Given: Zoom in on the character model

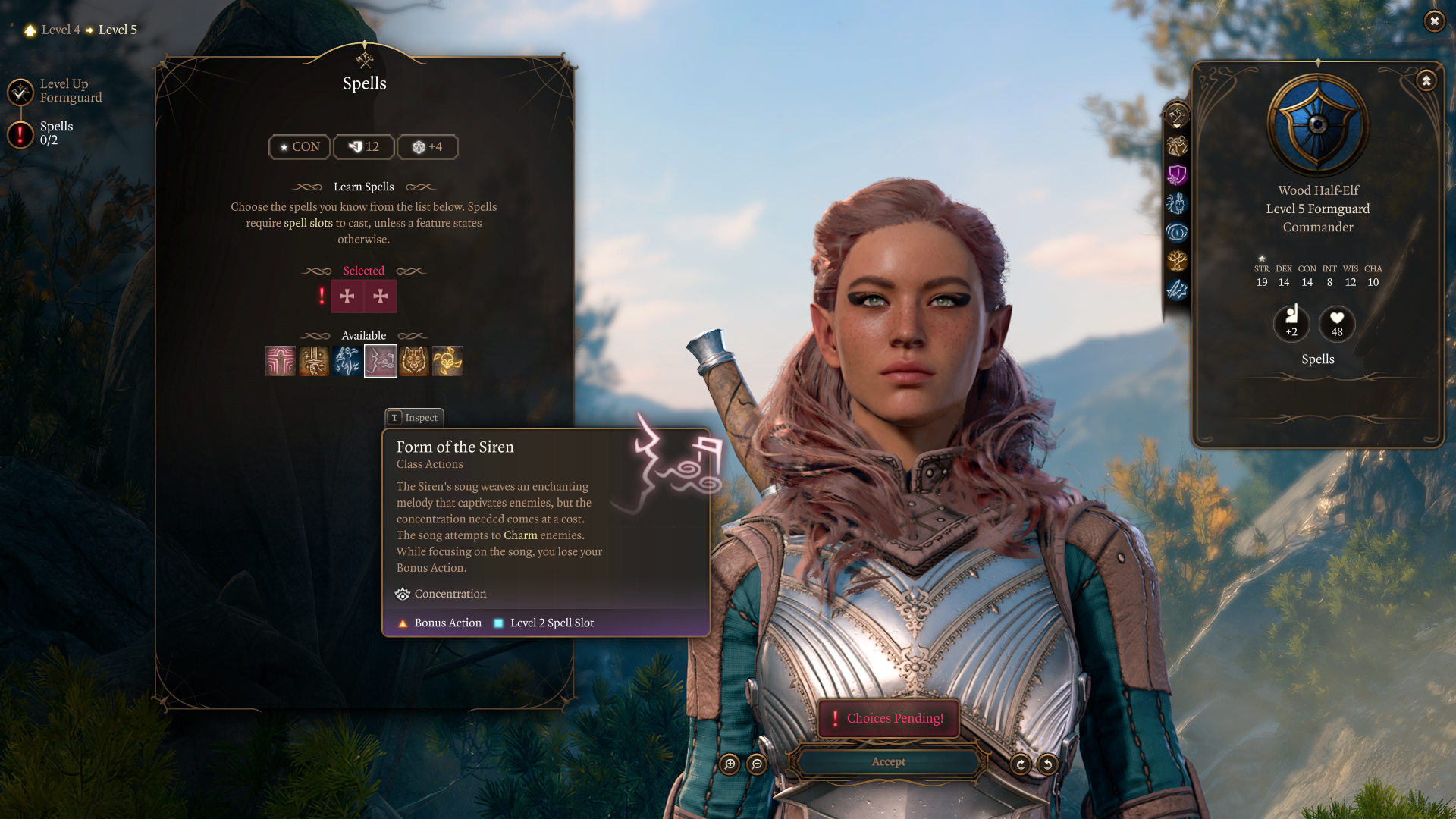Looking at the screenshot, I should [x=730, y=764].
